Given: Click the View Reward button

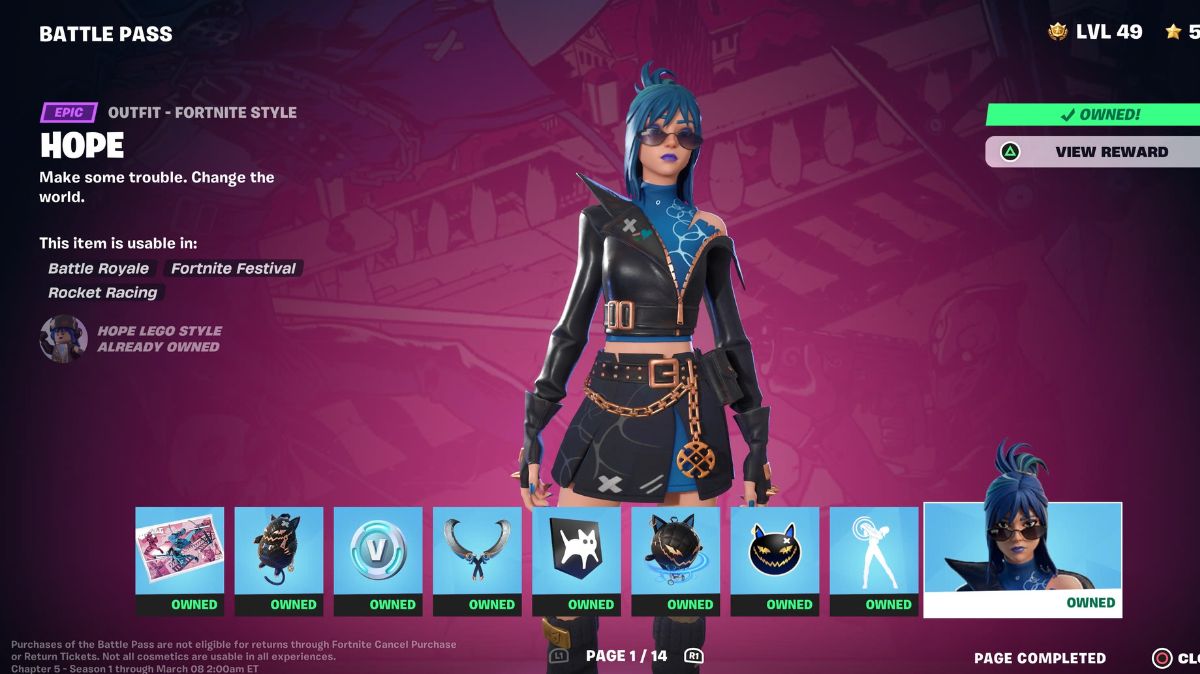Looking at the screenshot, I should (1092, 152).
